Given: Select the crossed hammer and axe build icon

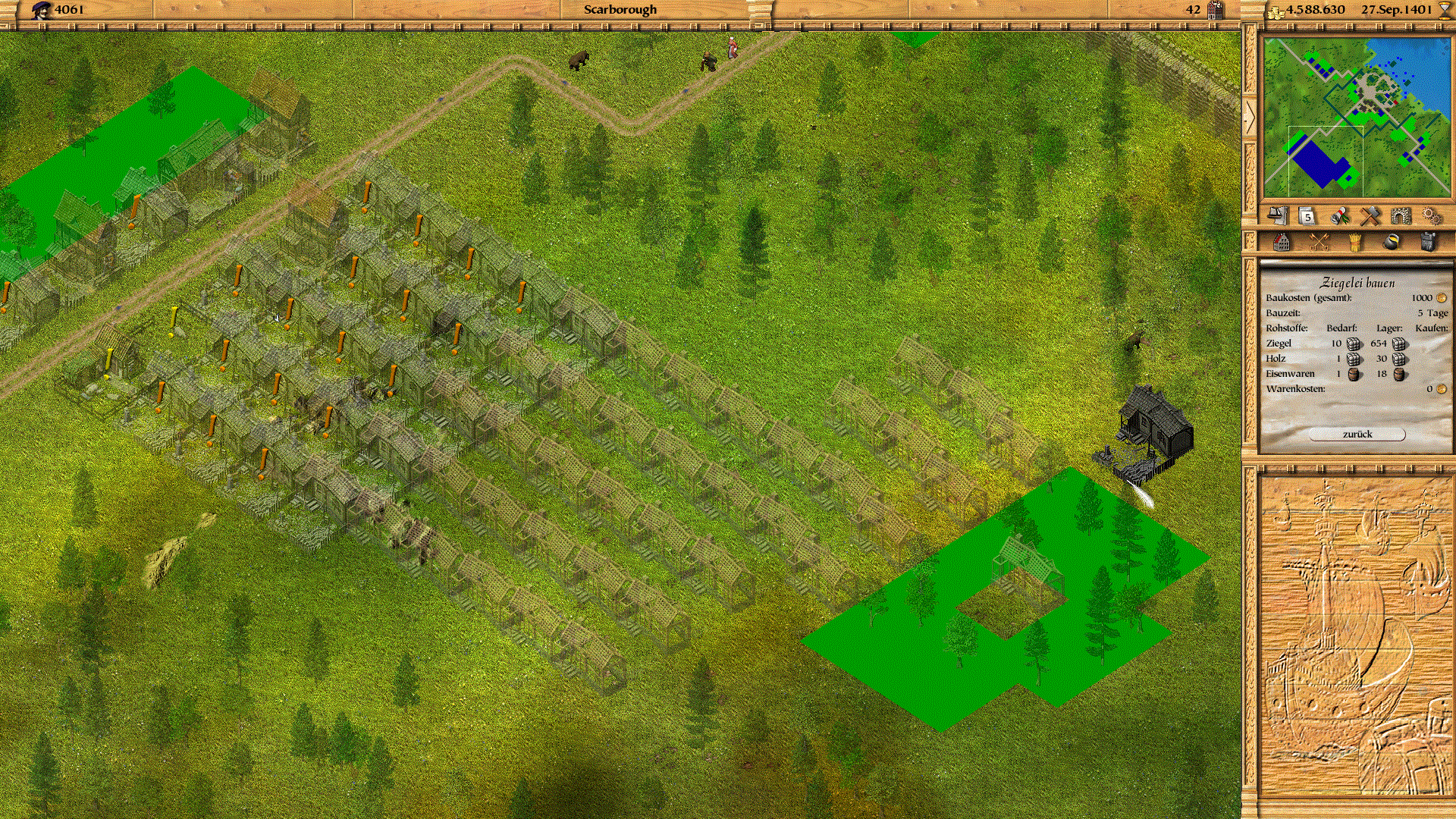Looking at the screenshot, I should click(1370, 216).
